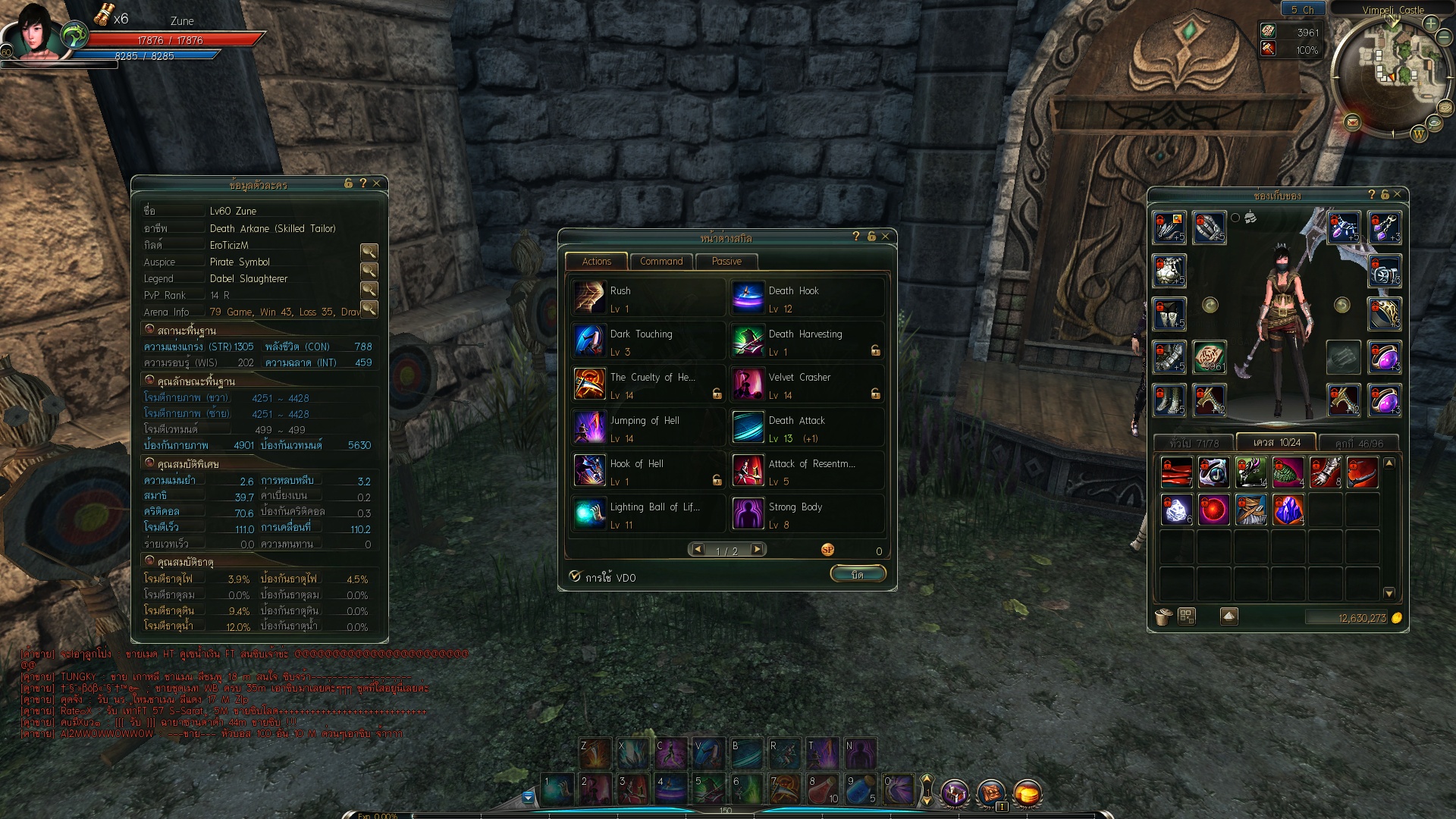Screen dimensions: 1456x819
Task: Close the character info window
Action: coord(377,183)
